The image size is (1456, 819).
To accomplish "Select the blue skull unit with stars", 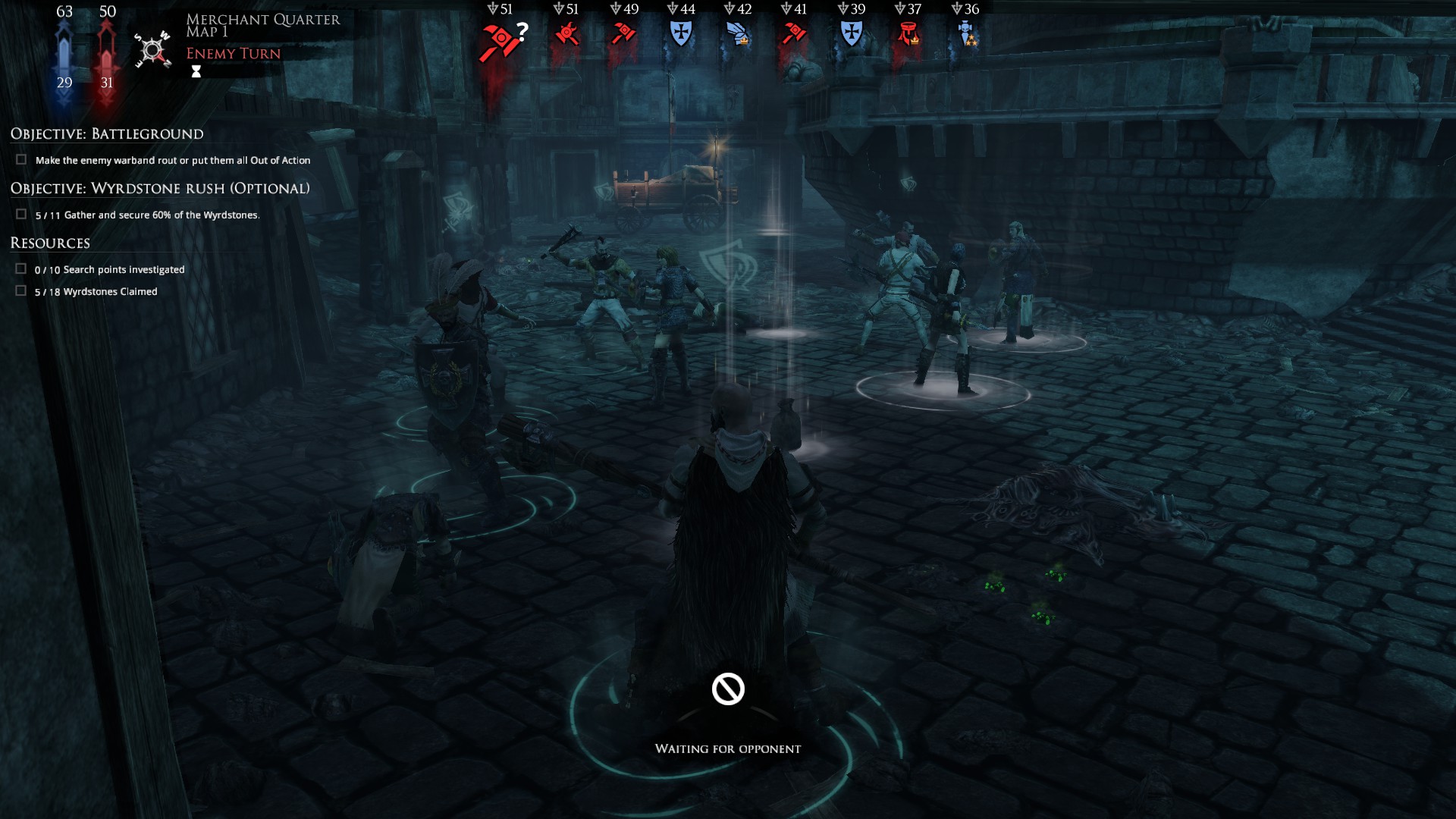I will [965, 34].
